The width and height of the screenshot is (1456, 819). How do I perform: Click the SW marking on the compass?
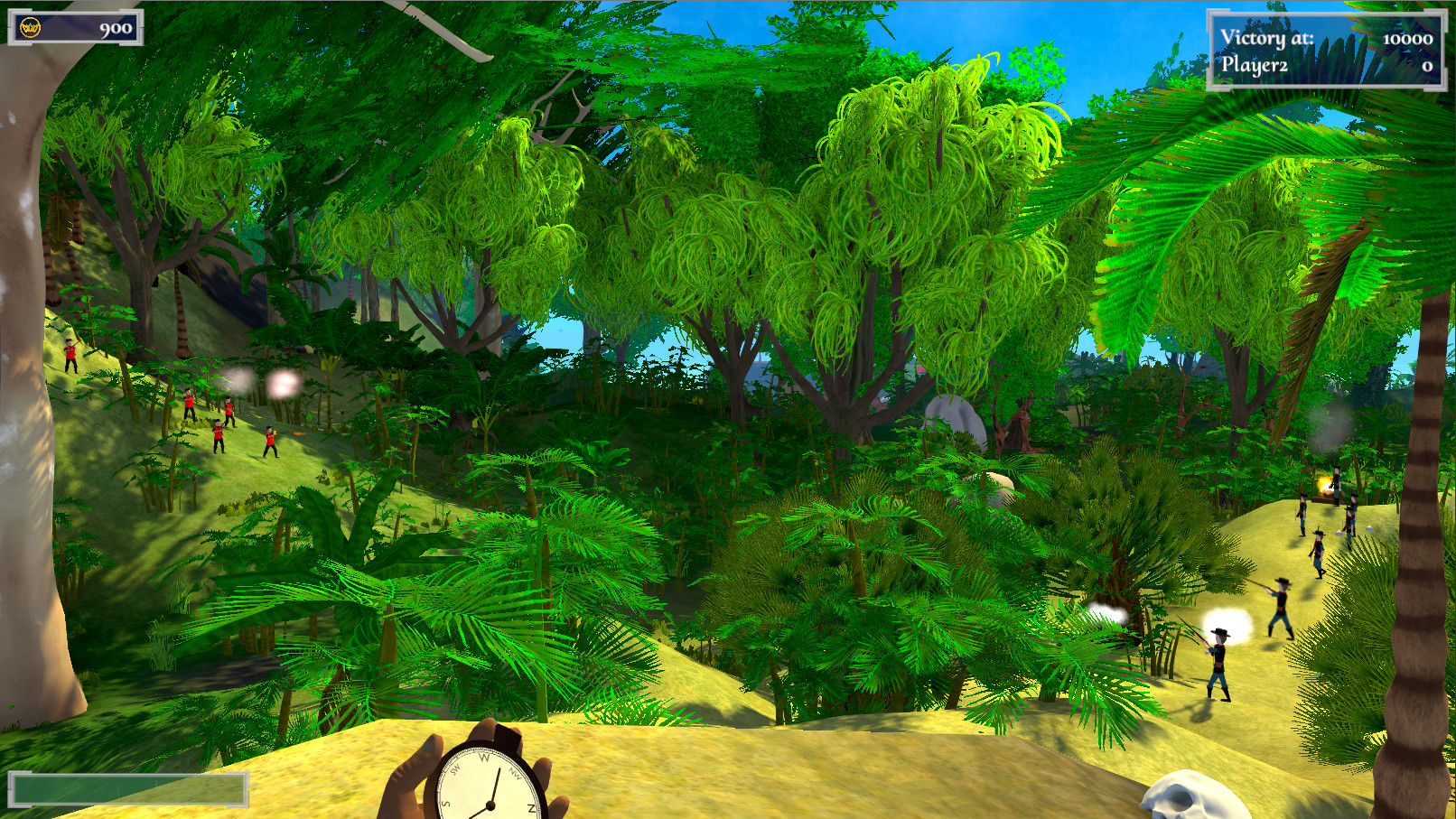point(454,770)
